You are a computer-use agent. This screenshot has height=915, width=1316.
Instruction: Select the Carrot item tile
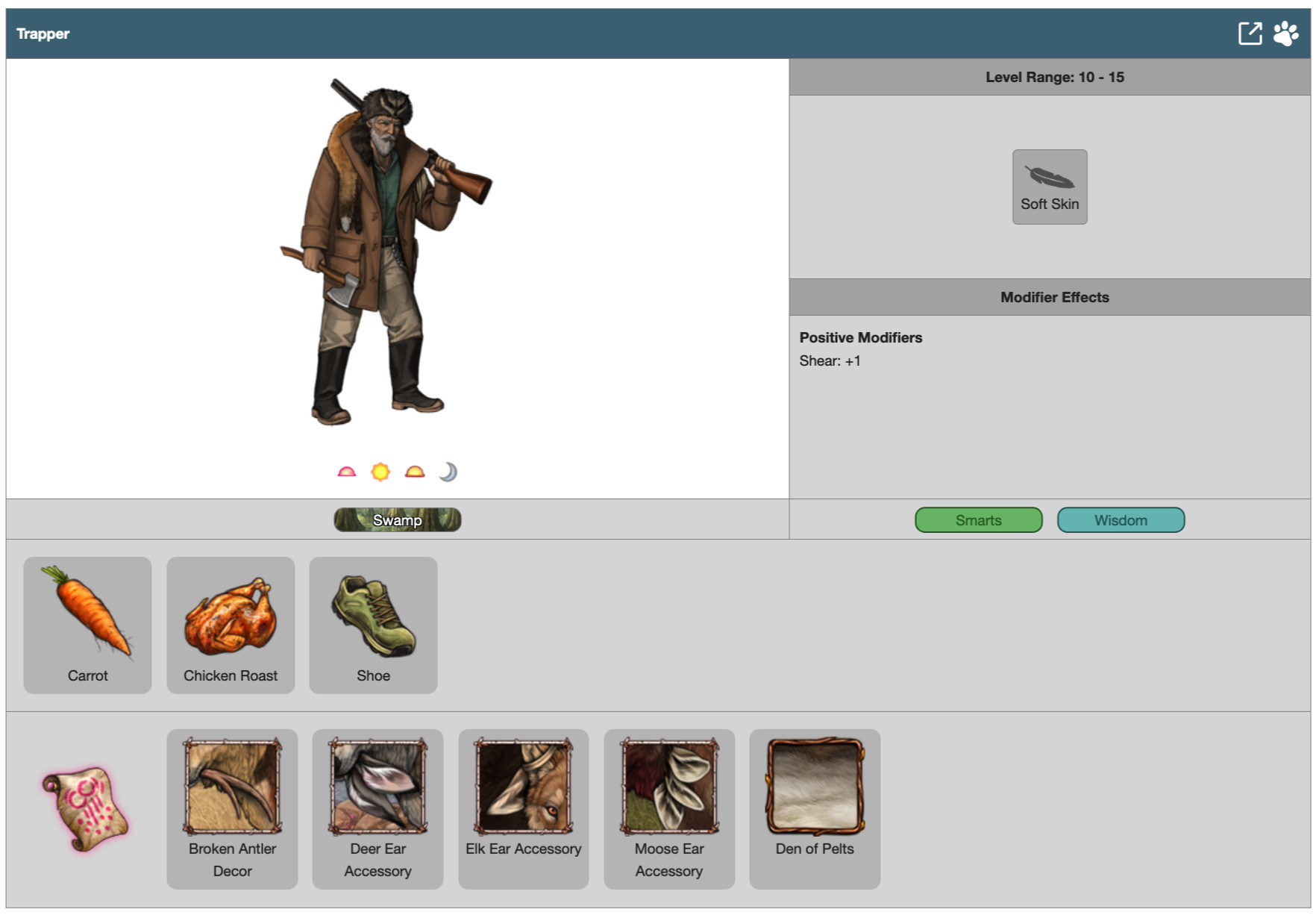point(87,625)
